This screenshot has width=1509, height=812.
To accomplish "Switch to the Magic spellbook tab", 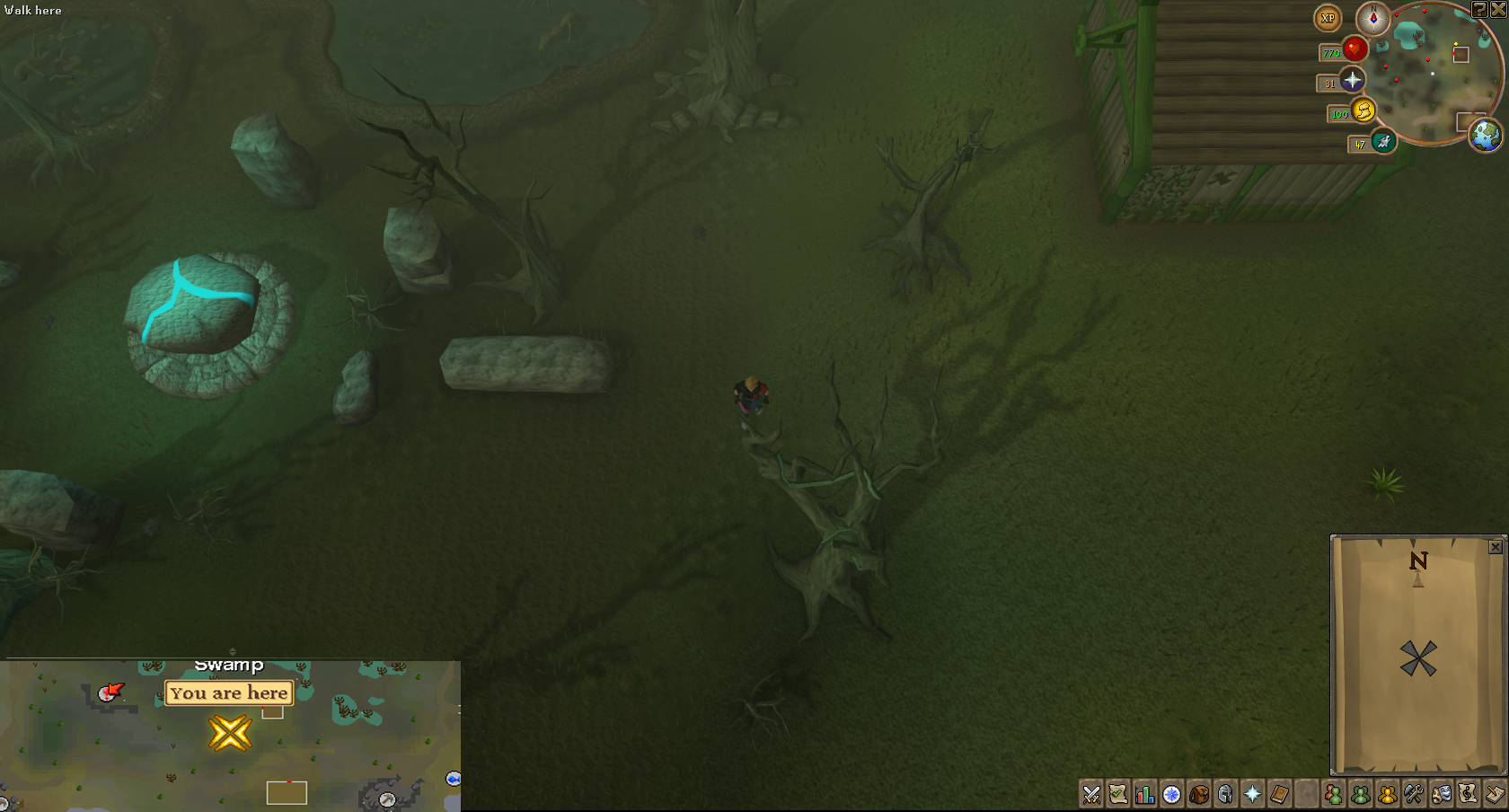I will coord(1279,794).
